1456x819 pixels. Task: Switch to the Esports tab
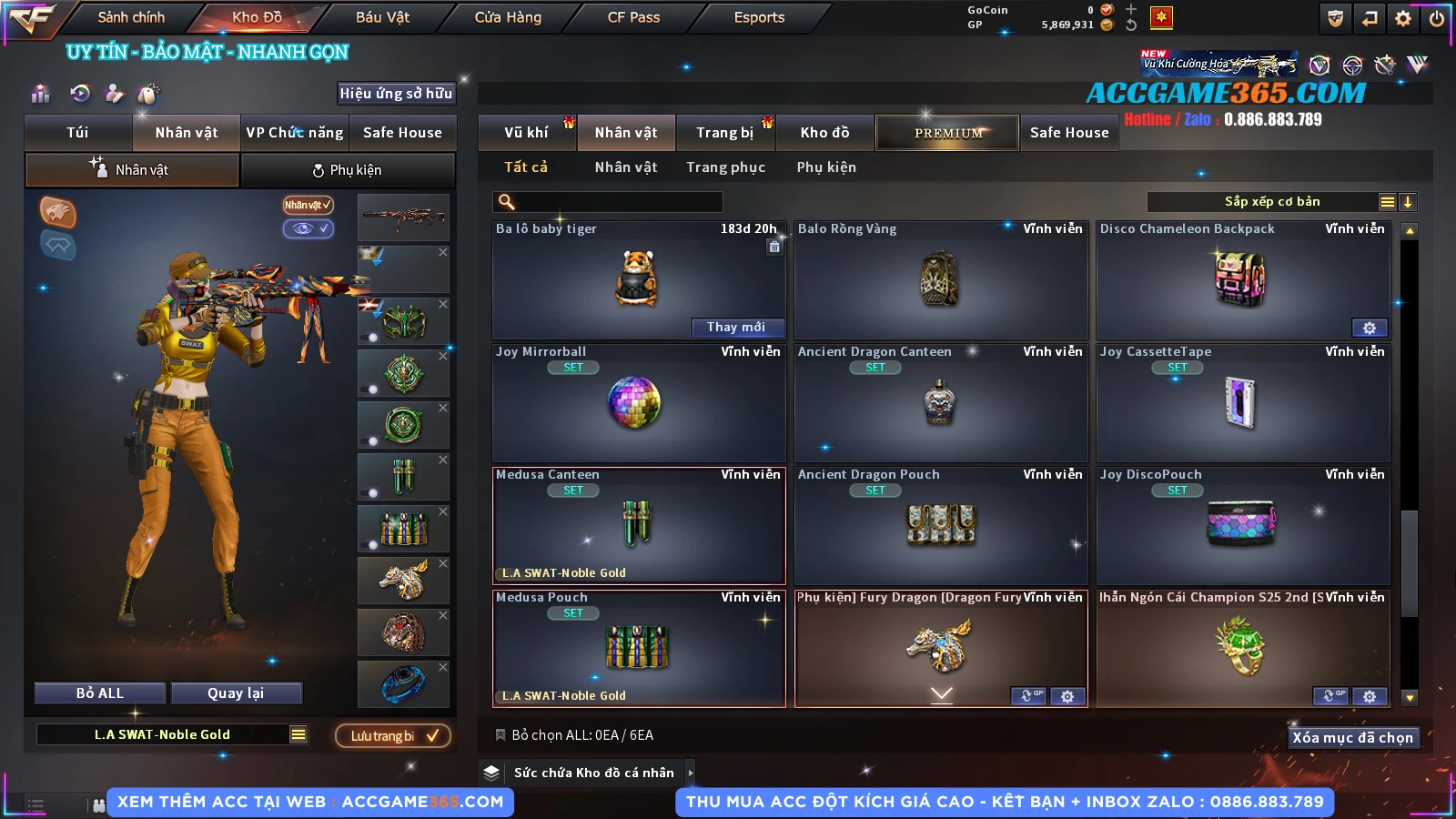pyautogui.click(x=759, y=17)
